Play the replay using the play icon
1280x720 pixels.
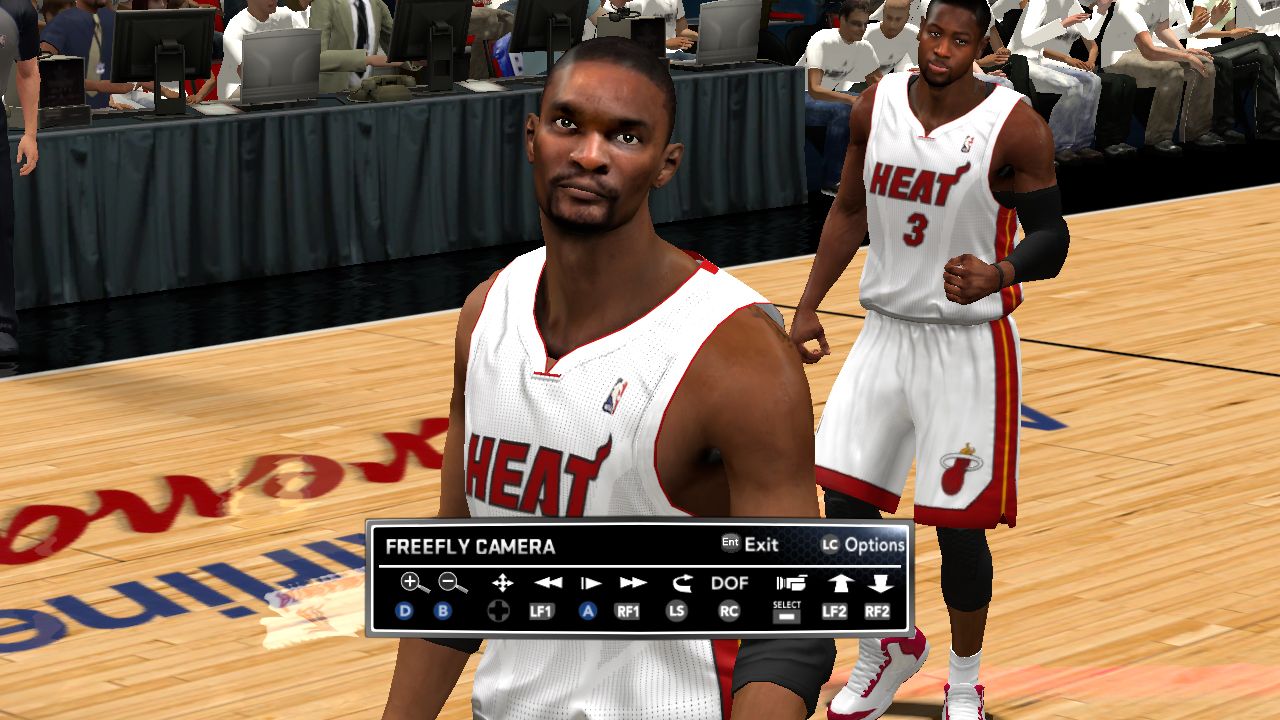click(591, 583)
